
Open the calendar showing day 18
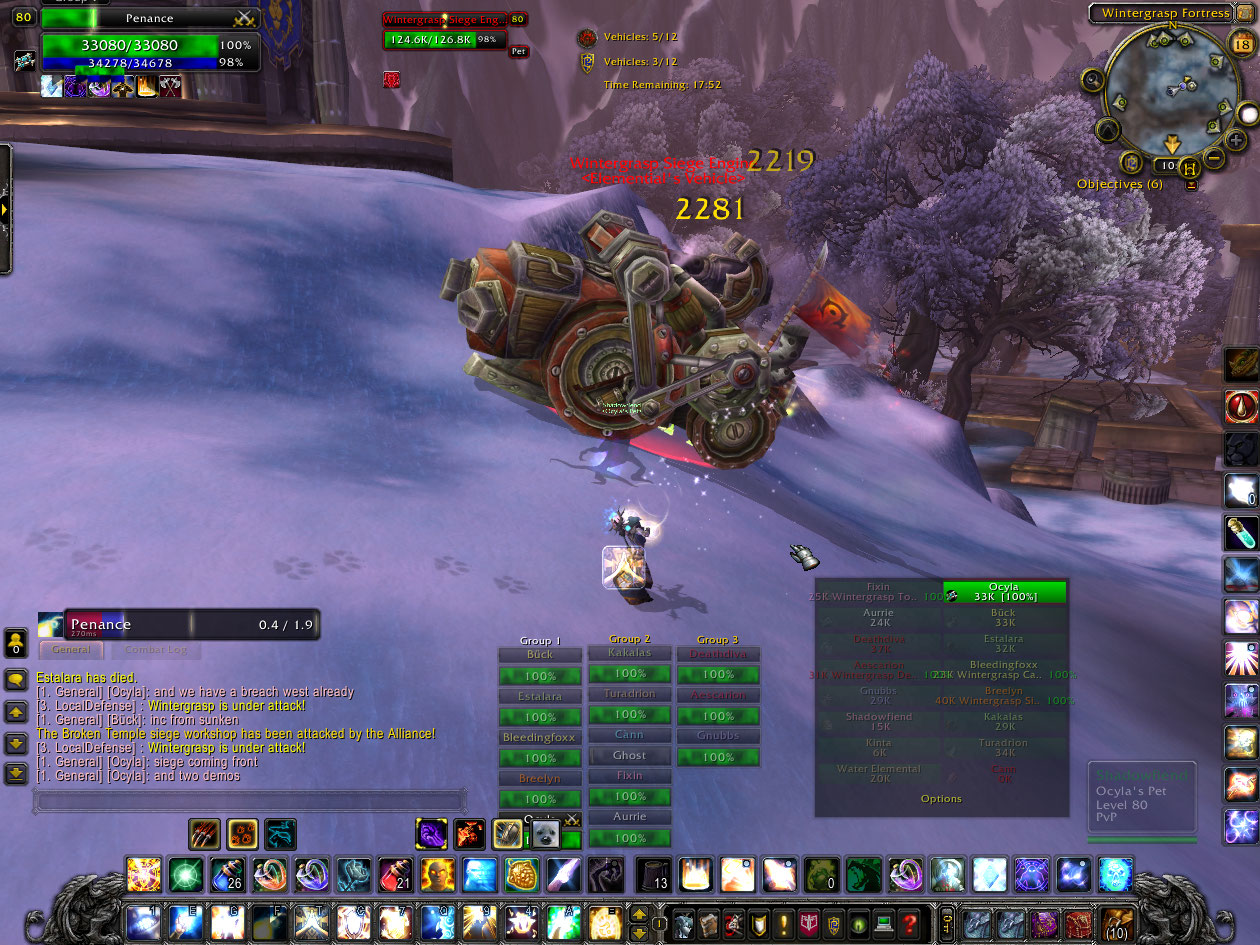(1241, 43)
